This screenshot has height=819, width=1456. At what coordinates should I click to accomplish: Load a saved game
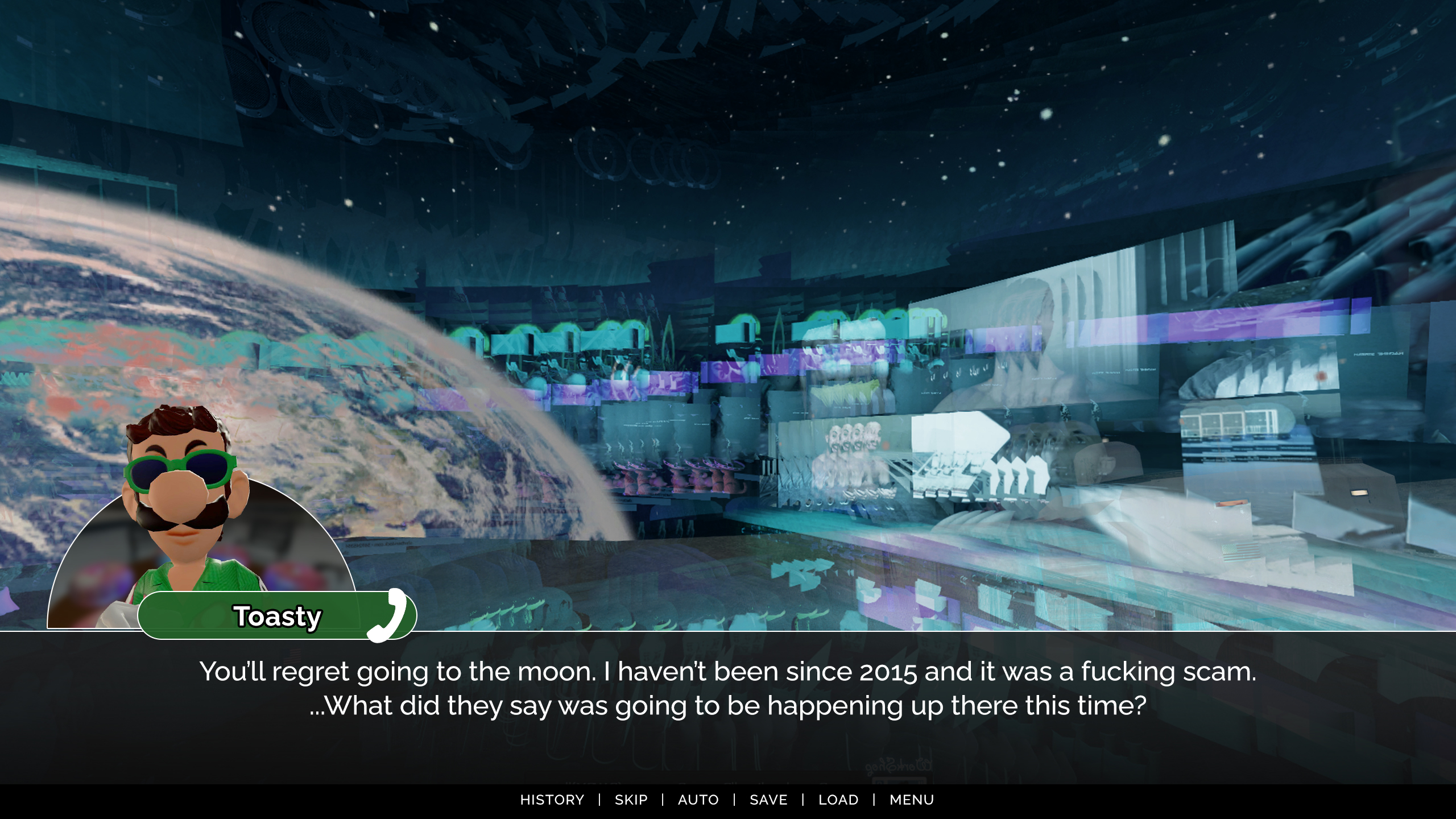click(x=838, y=800)
